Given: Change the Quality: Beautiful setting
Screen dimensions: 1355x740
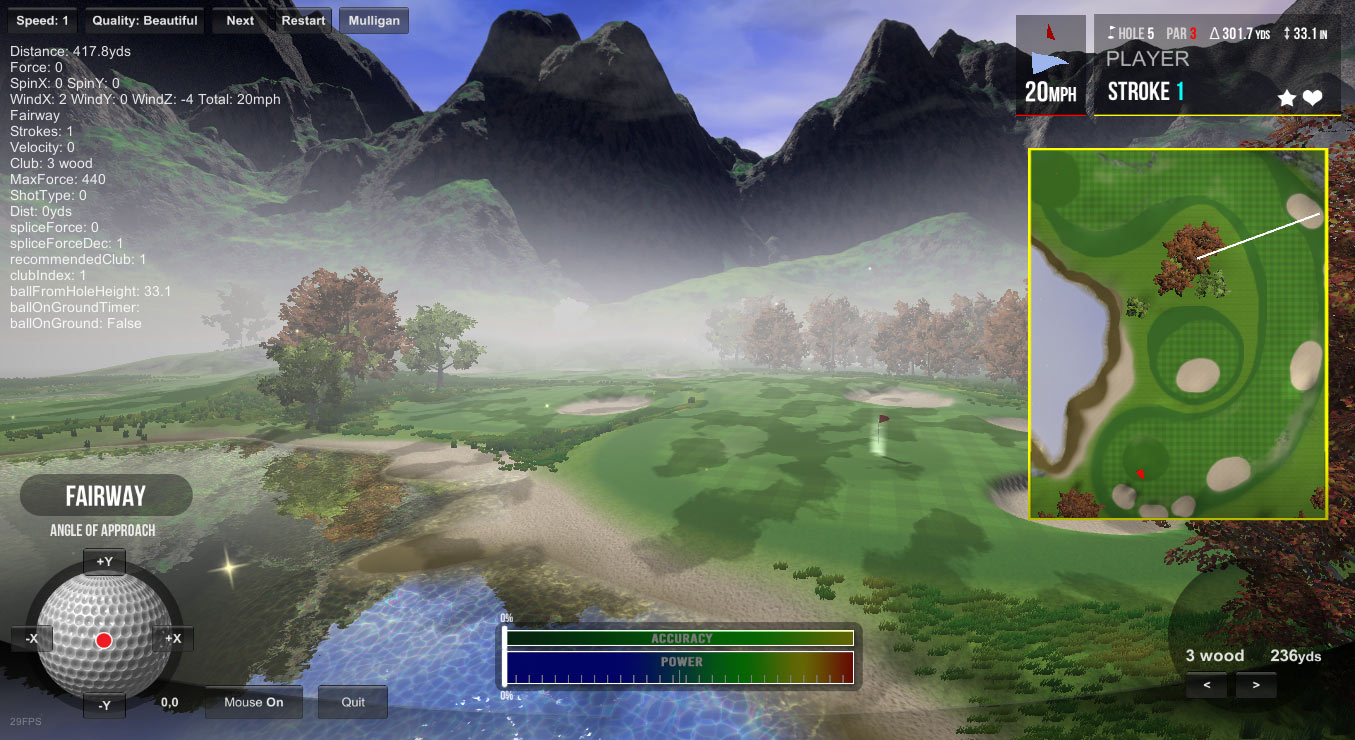Looking at the screenshot, I should click(x=144, y=21).
